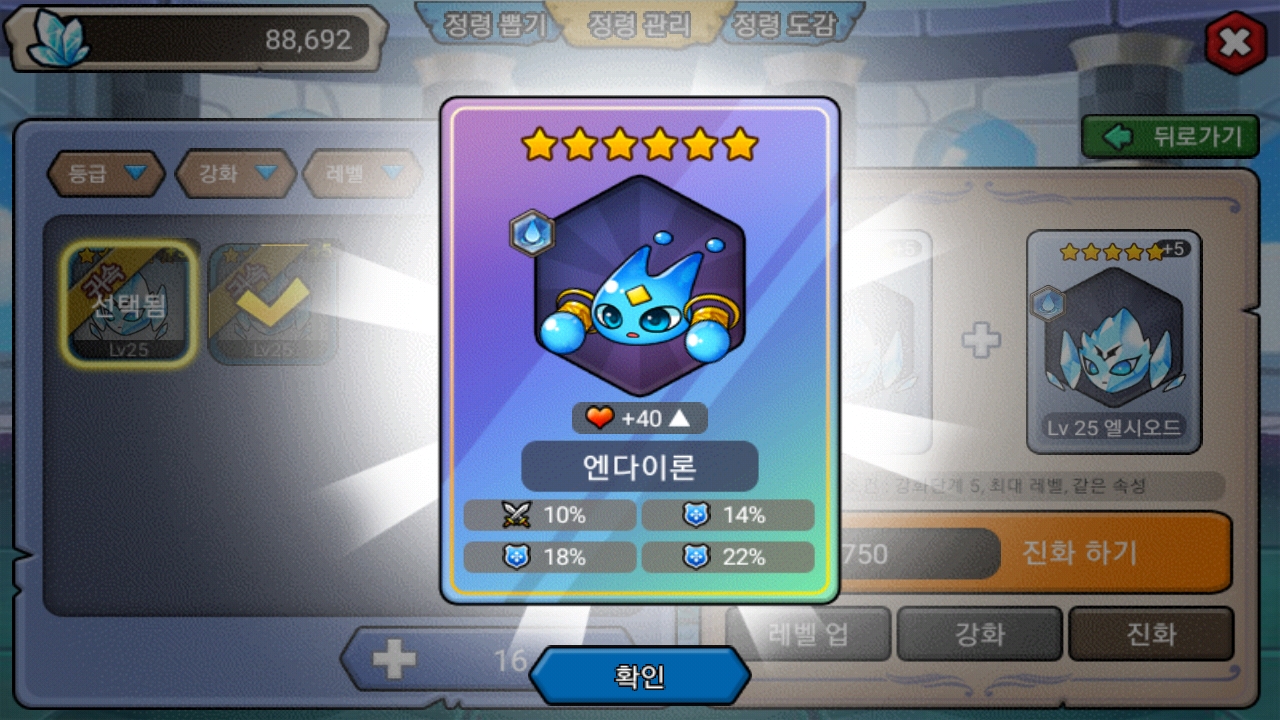The image size is (1280, 720).
Task: Select the 진화 evolution section
Action: [x=1151, y=634]
